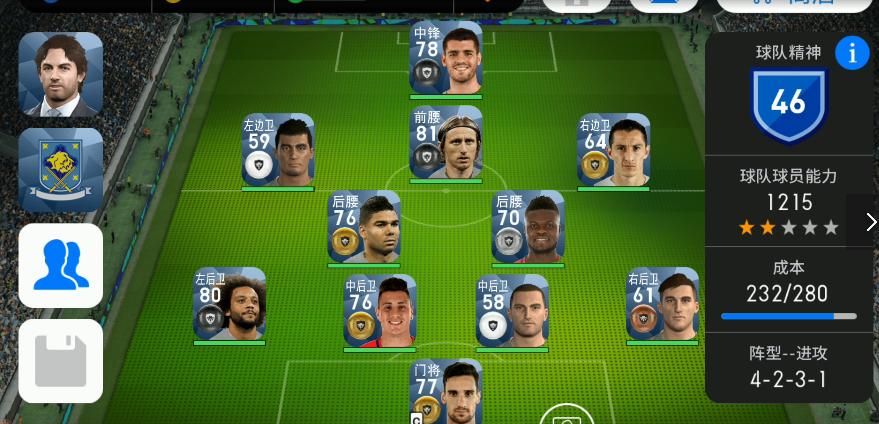Select the 78-rated centre forward card
Screen dimensions: 879x424
tap(445, 58)
